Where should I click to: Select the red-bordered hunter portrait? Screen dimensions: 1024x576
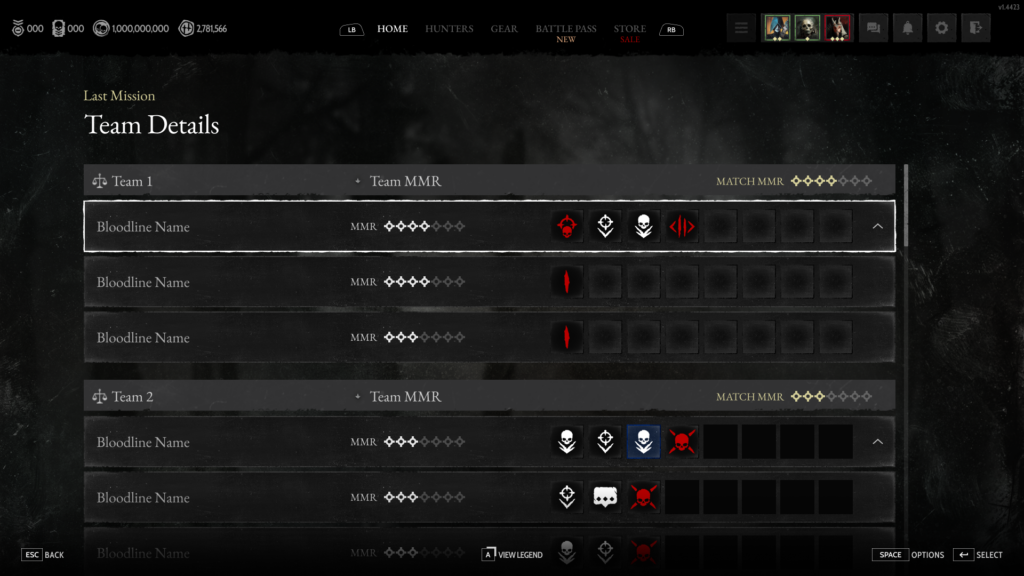838,28
